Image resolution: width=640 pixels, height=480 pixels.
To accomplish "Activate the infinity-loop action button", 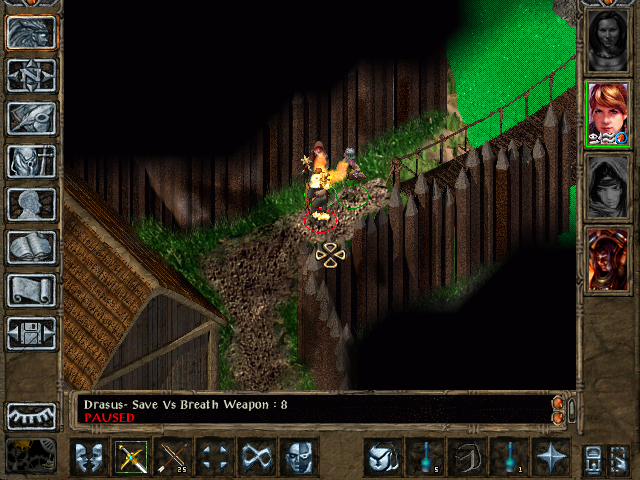I will pyautogui.click(x=258, y=457).
